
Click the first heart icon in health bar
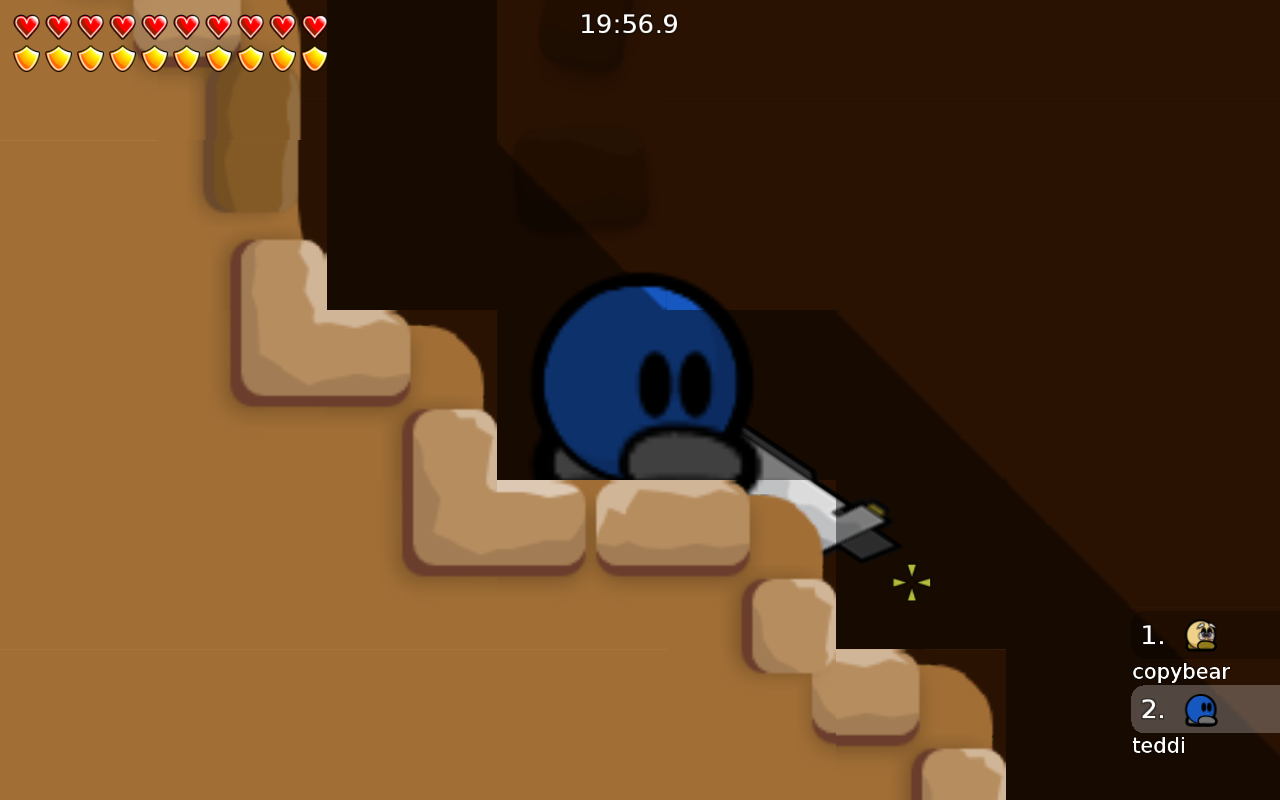tap(27, 27)
